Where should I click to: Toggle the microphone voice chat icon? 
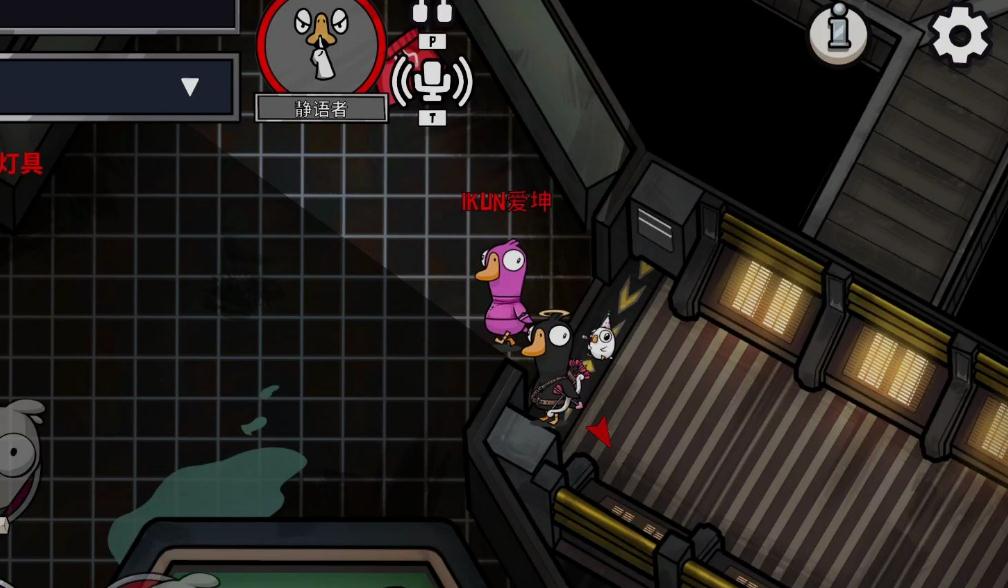(432, 79)
